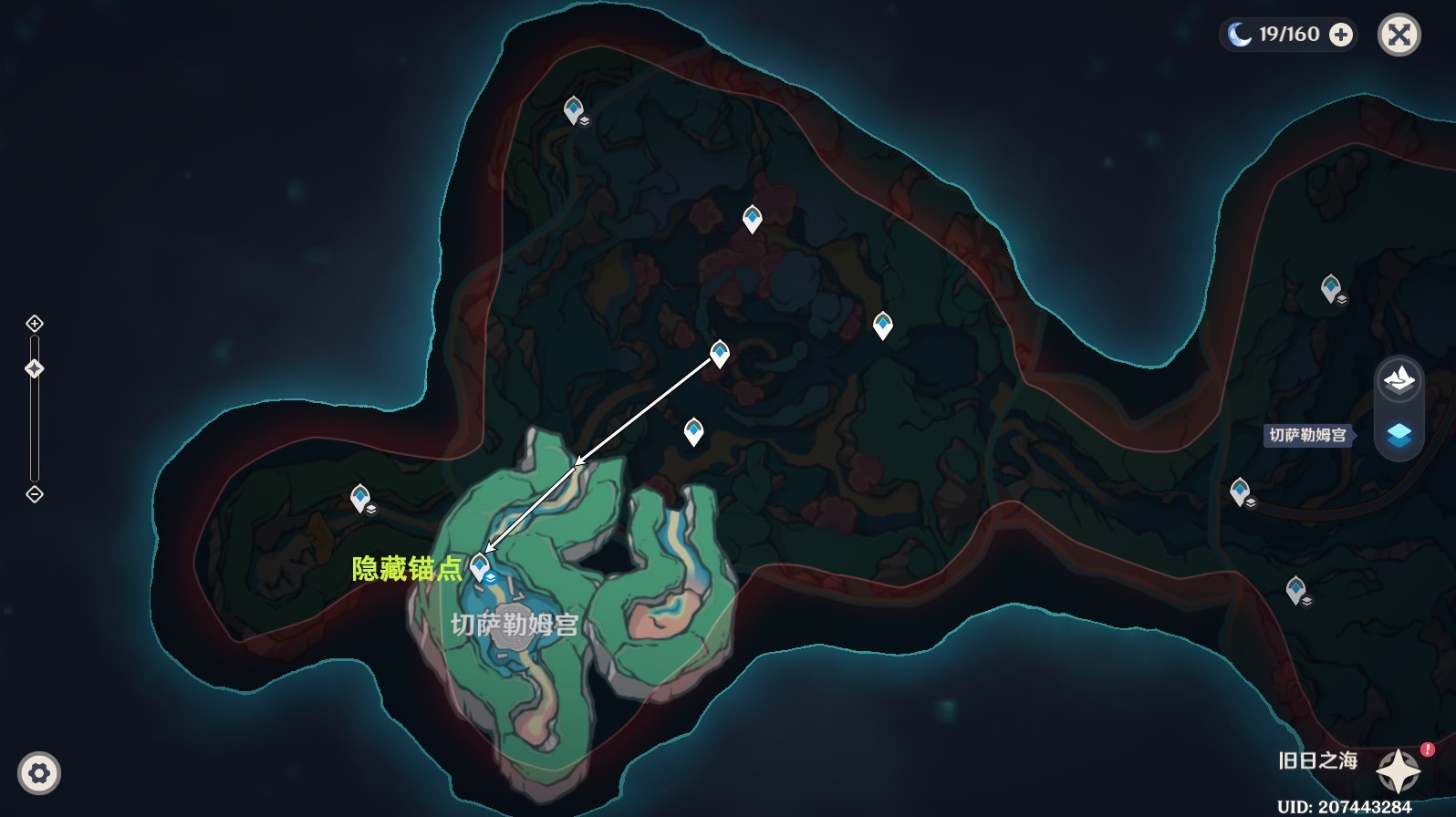The width and height of the screenshot is (1456, 817).
Task: Zoom in the map with the plus button
Action: [x=35, y=324]
